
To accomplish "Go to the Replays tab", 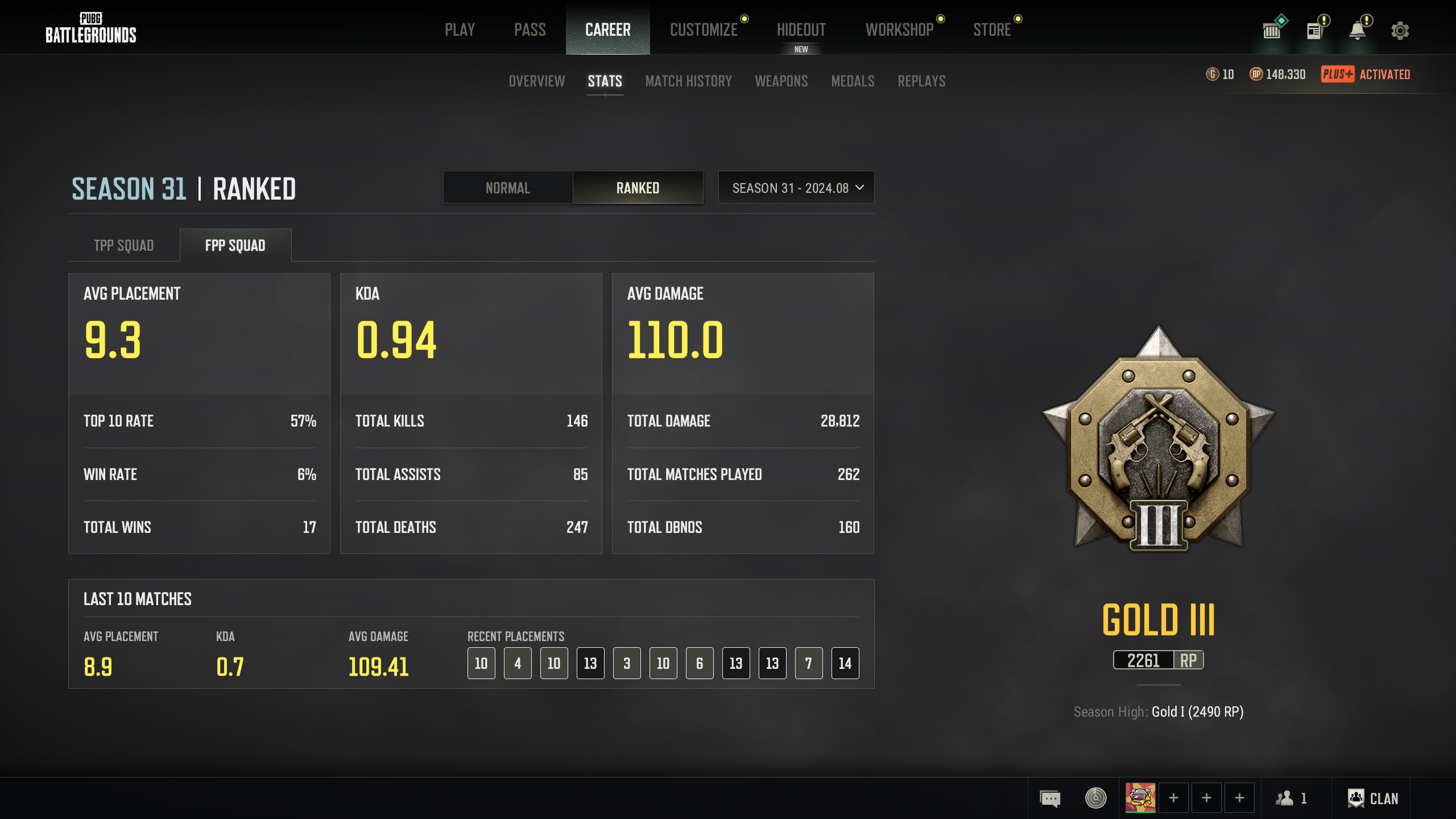I will point(921,81).
